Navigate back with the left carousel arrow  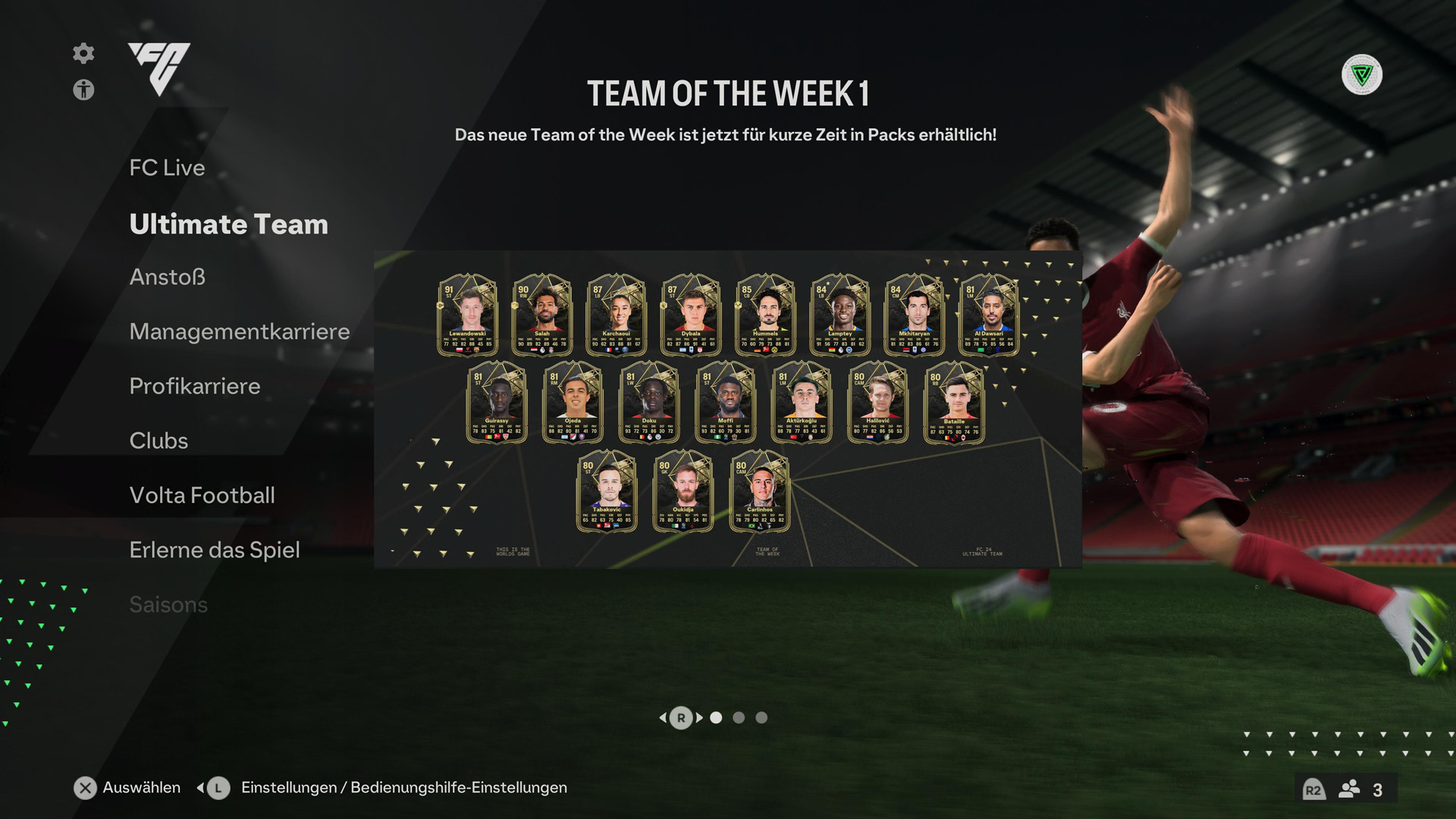pyautogui.click(x=665, y=717)
